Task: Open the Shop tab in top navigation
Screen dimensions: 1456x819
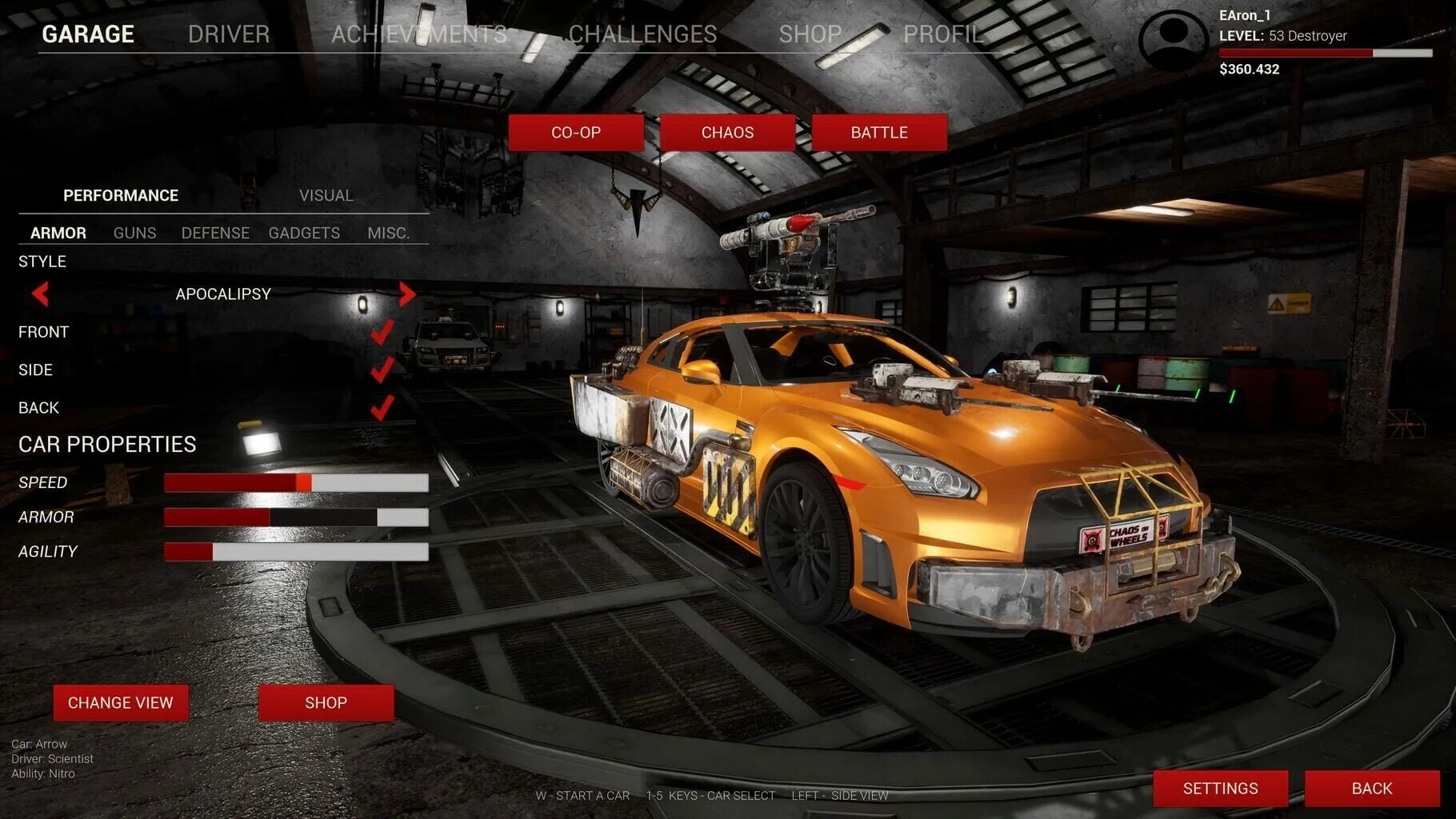Action: [x=810, y=34]
